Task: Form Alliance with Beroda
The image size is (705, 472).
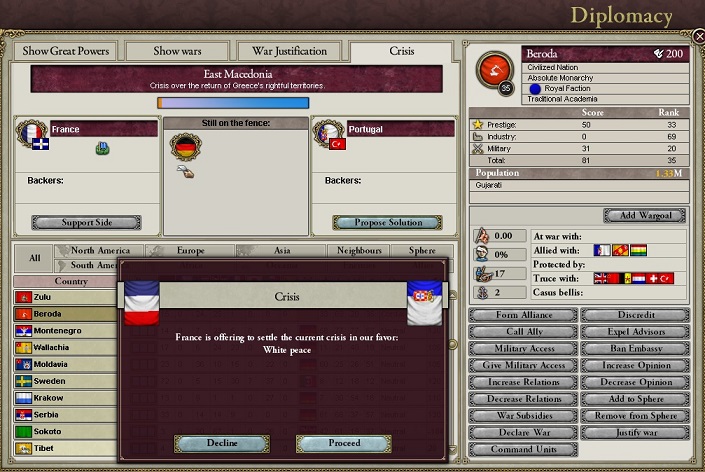Action: pos(521,315)
